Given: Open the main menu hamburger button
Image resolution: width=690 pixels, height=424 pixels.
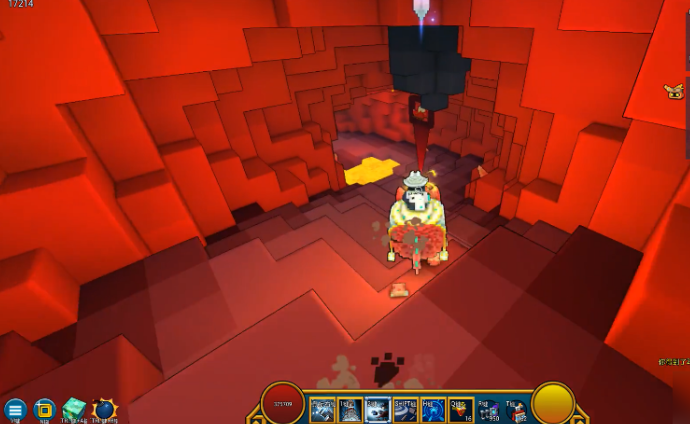Looking at the screenshot, I should click(15, 409).
